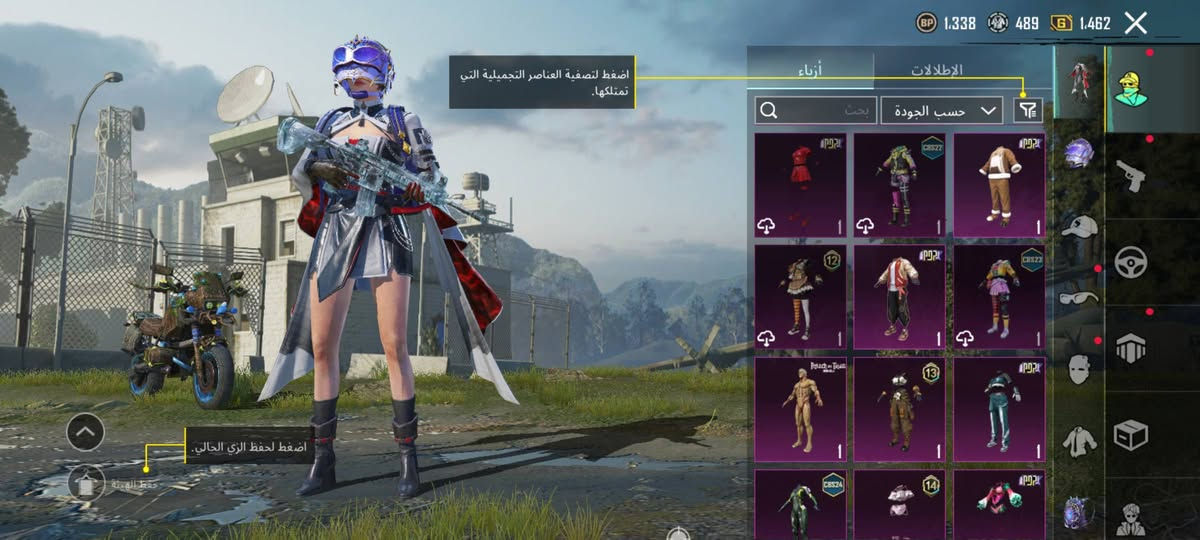Close the wardrobe with the X button
Image resolution: width=1200 pixels, height=540 pixels.
[x=1135, y=23]
